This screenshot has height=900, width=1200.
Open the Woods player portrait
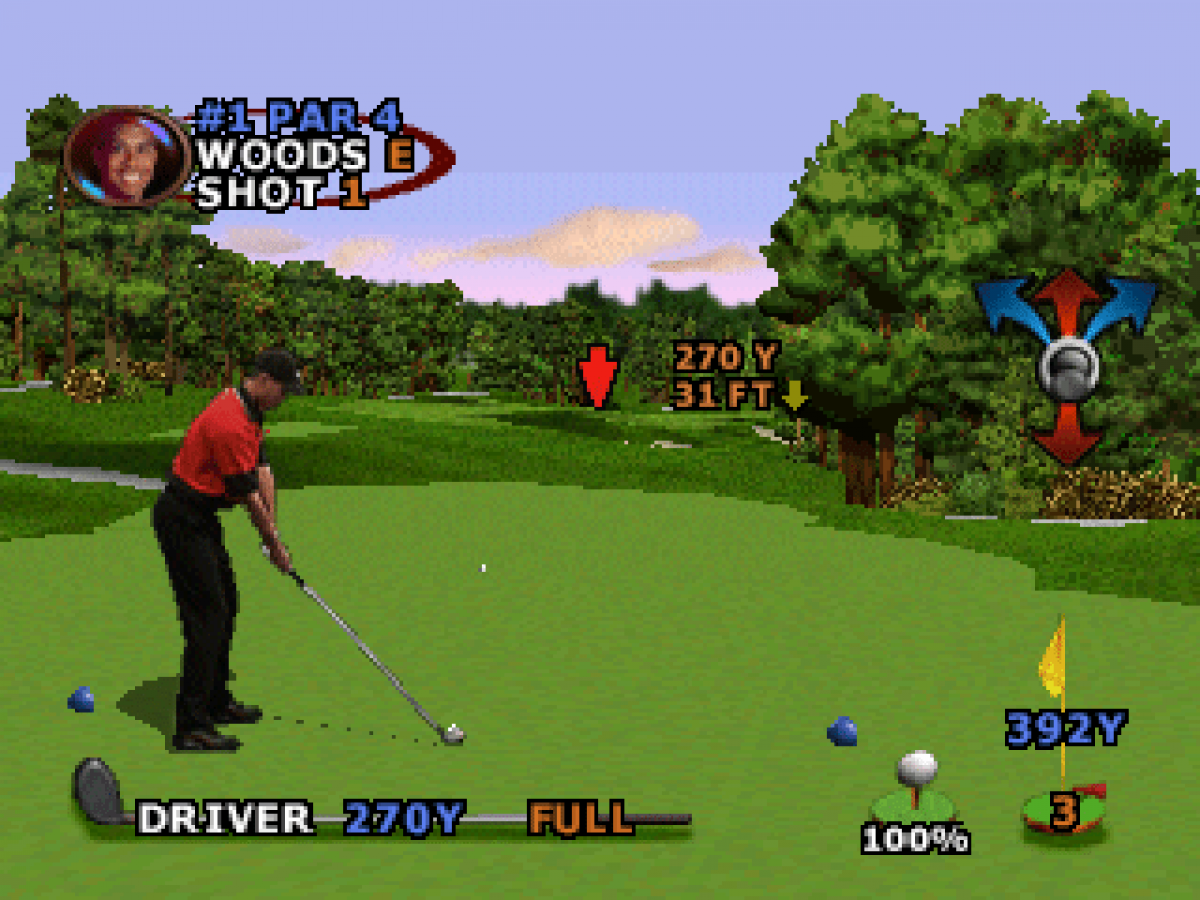pos(127,156)
